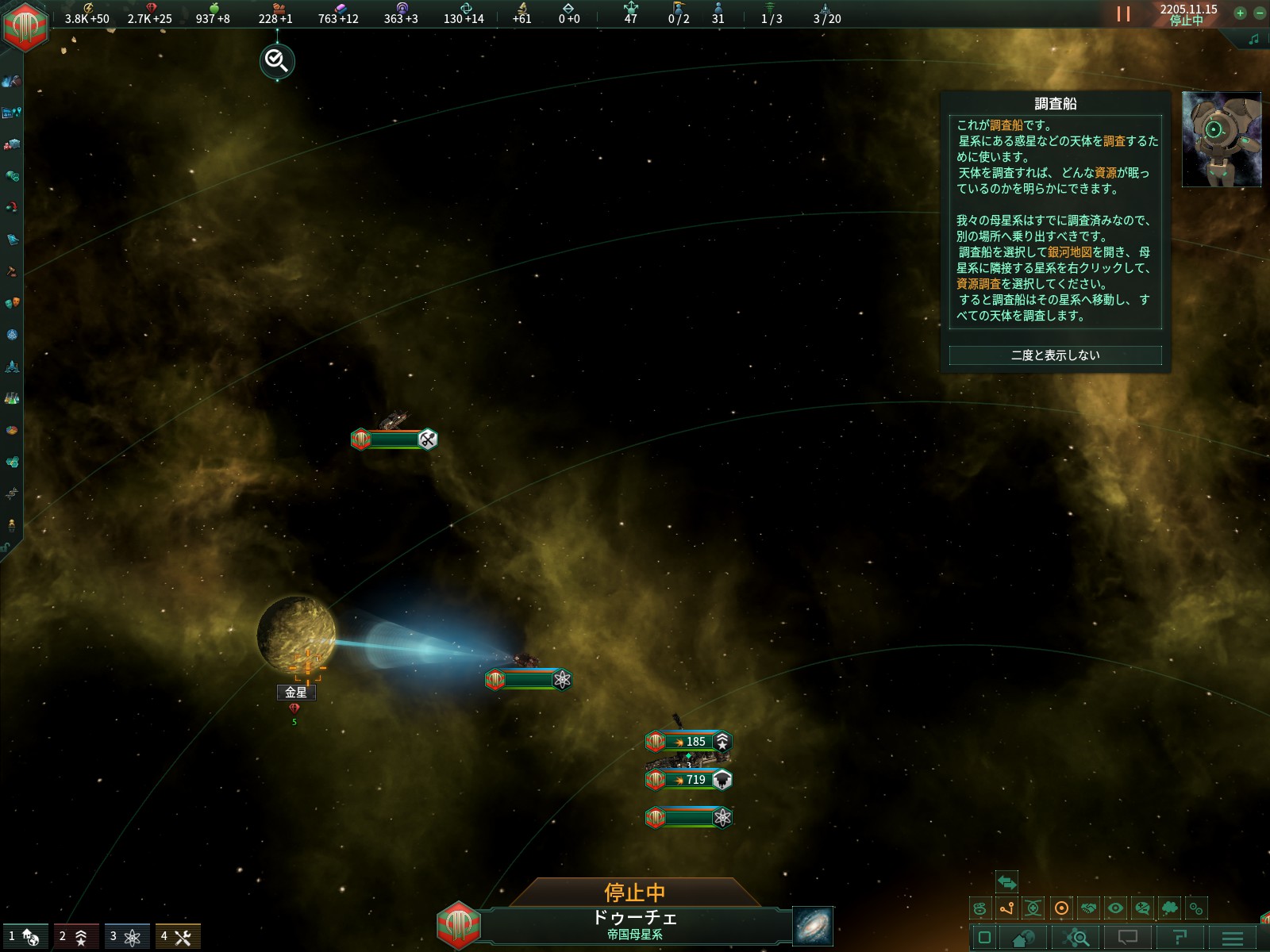Toggle the pause button next to the date
The height and width of the screenshot is (952, 1270).
tap(1123, 13)
